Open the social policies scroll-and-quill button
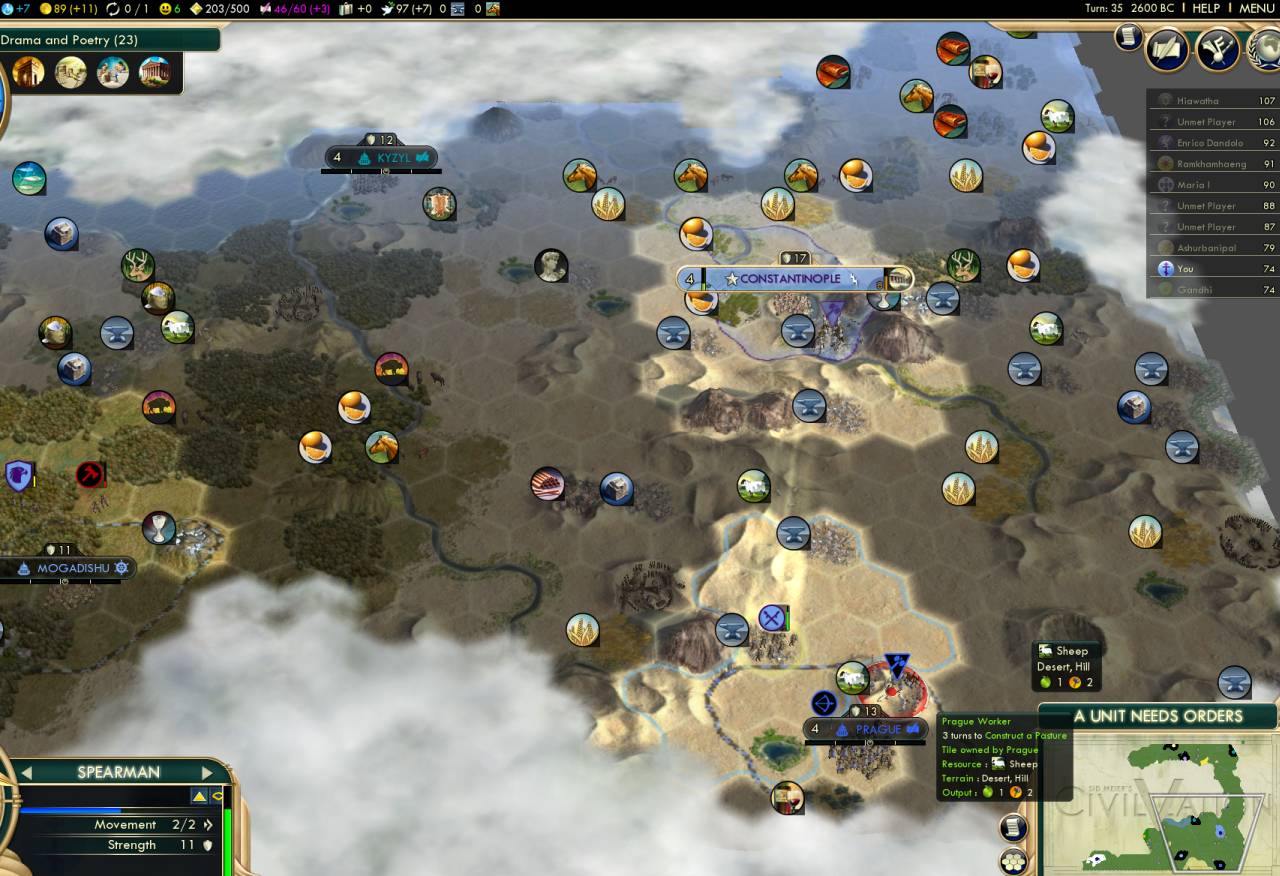 point(1167,49)
